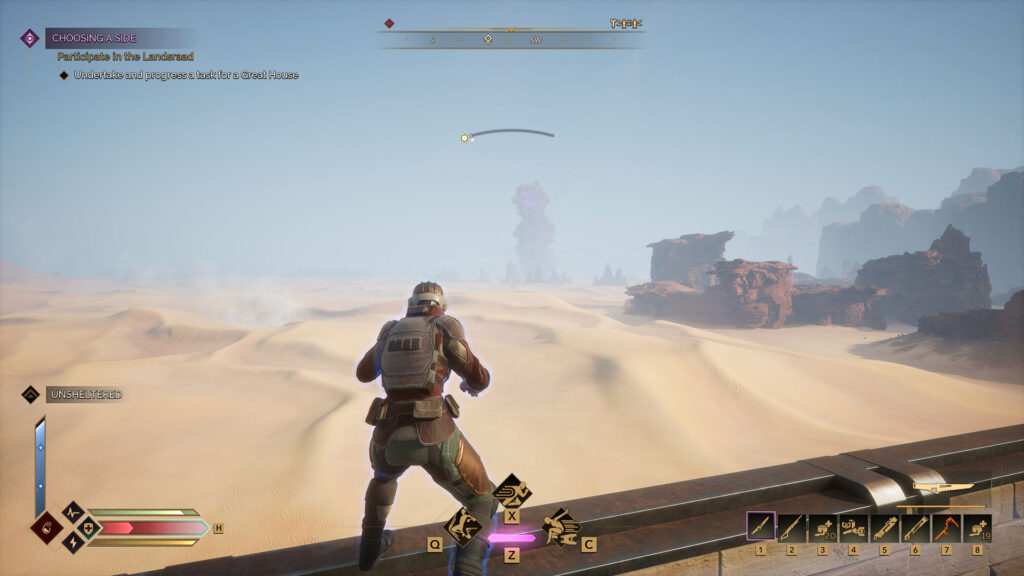Click the Unsheltered status indicator

[x=83, y=395]
